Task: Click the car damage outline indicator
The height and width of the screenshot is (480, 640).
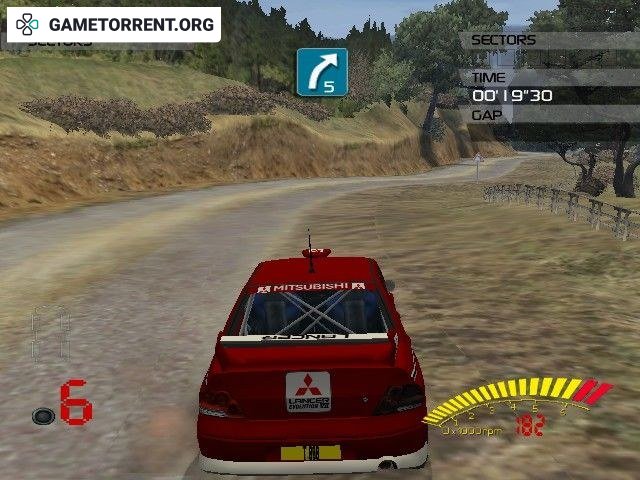Action: pos(50,335)
